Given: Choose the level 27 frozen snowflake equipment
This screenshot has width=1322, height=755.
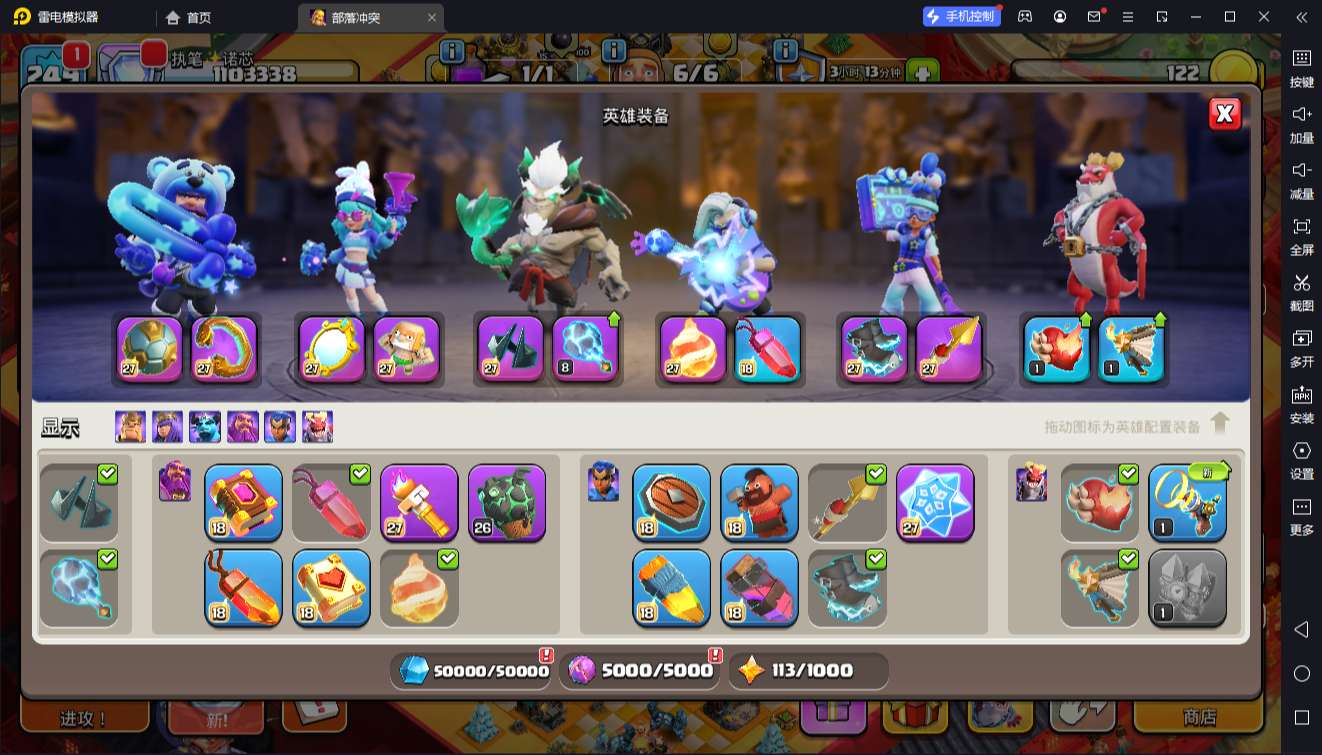Looking at the screenshot, I should coord(935,503).
